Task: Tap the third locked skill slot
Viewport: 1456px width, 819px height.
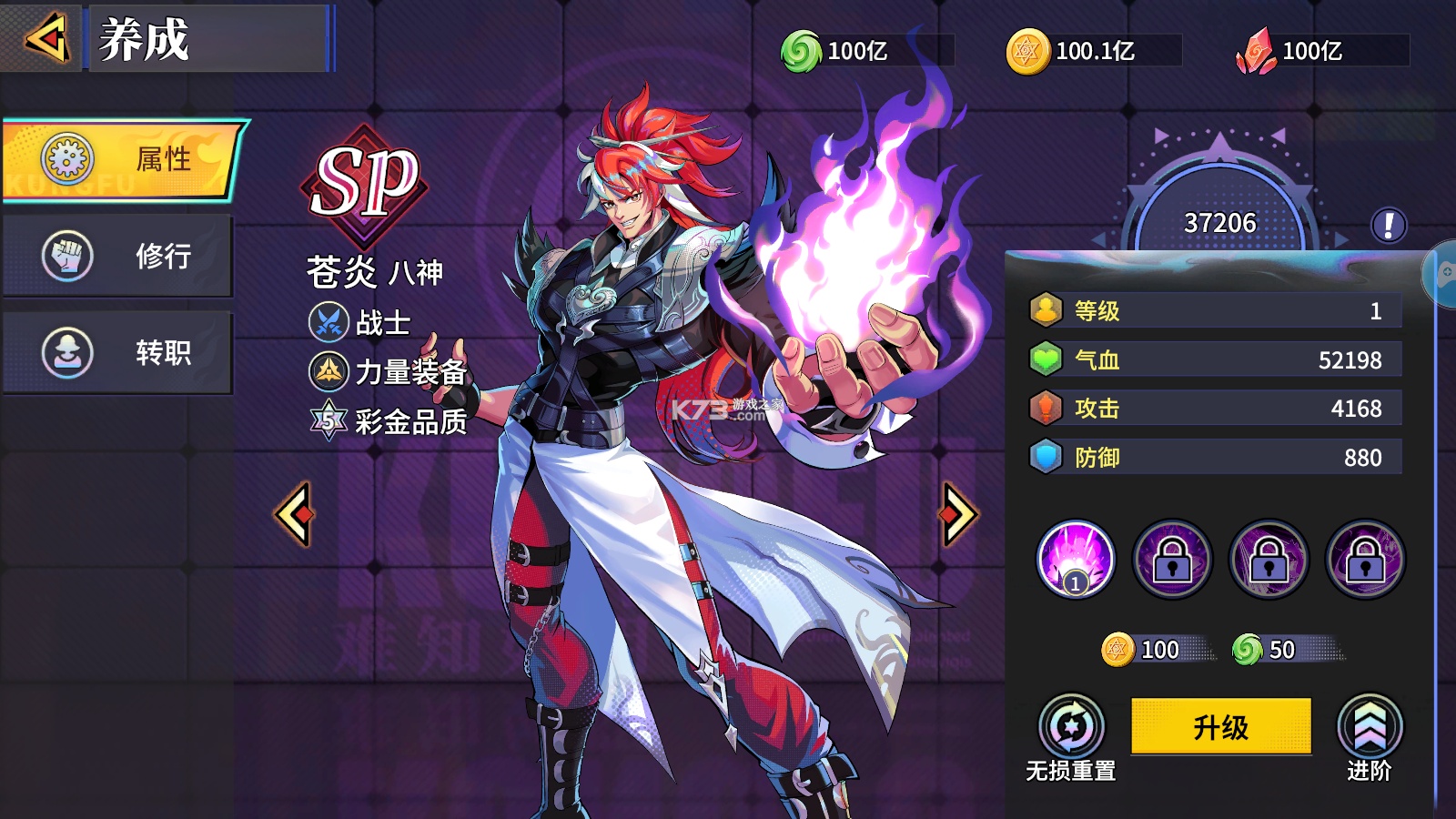Action: [x=1365, y=559]
